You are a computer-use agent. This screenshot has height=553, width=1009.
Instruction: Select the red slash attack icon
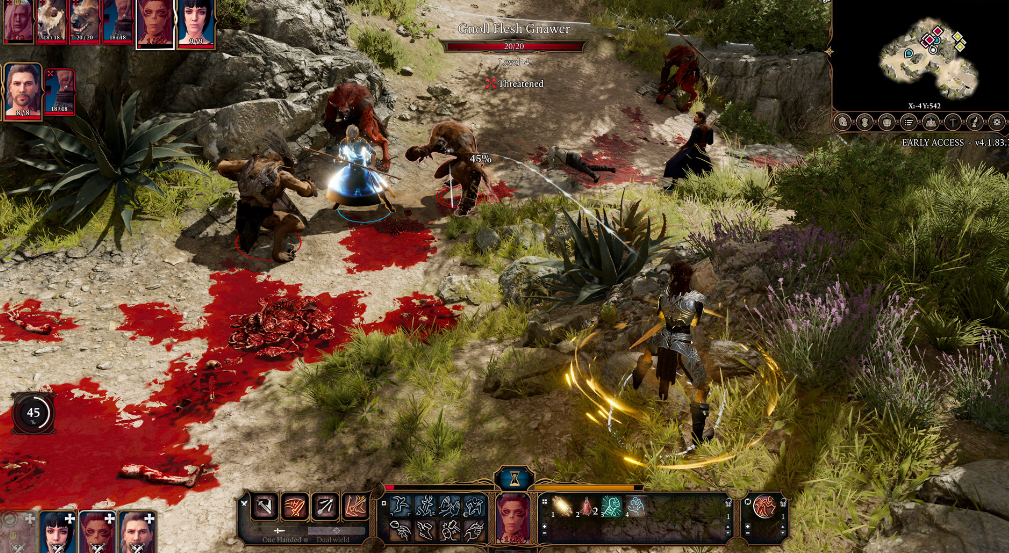[x=295, y=506]
